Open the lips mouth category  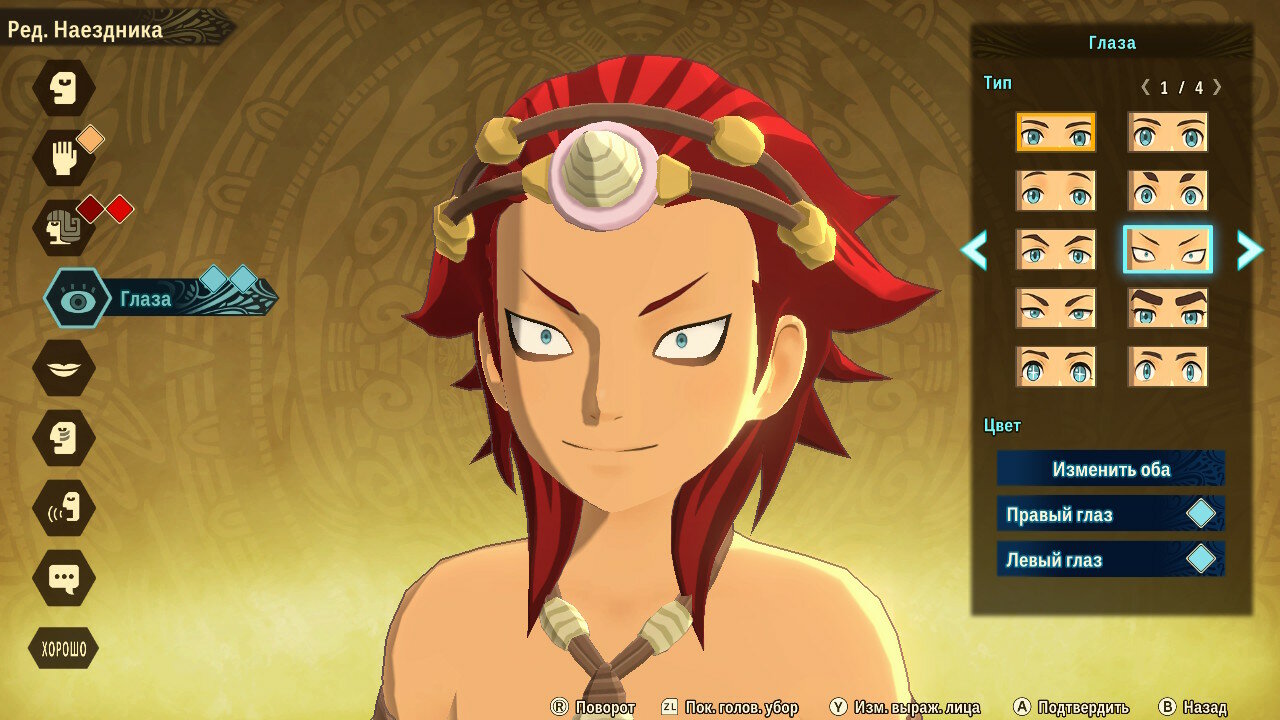[64, 368]
